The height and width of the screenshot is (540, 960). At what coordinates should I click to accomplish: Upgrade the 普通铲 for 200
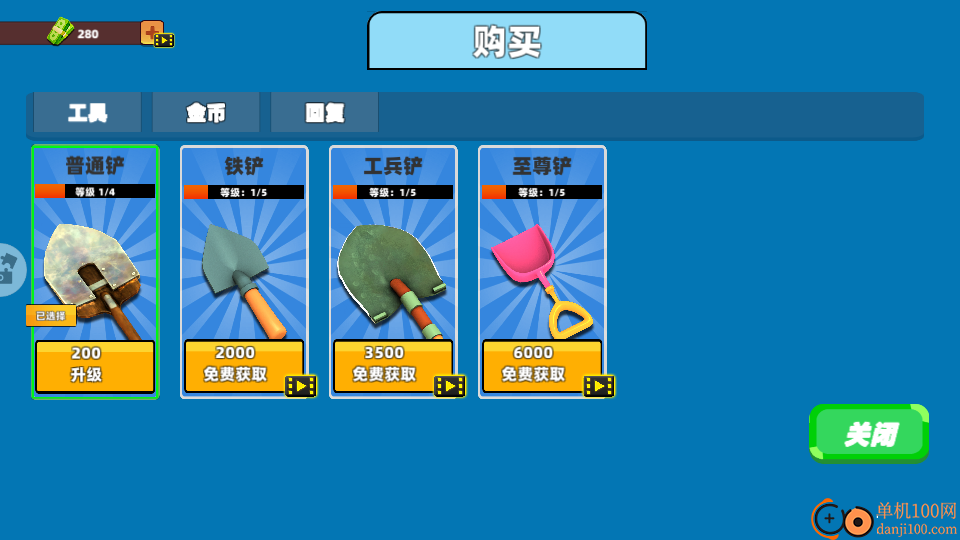tap(95, 366)
